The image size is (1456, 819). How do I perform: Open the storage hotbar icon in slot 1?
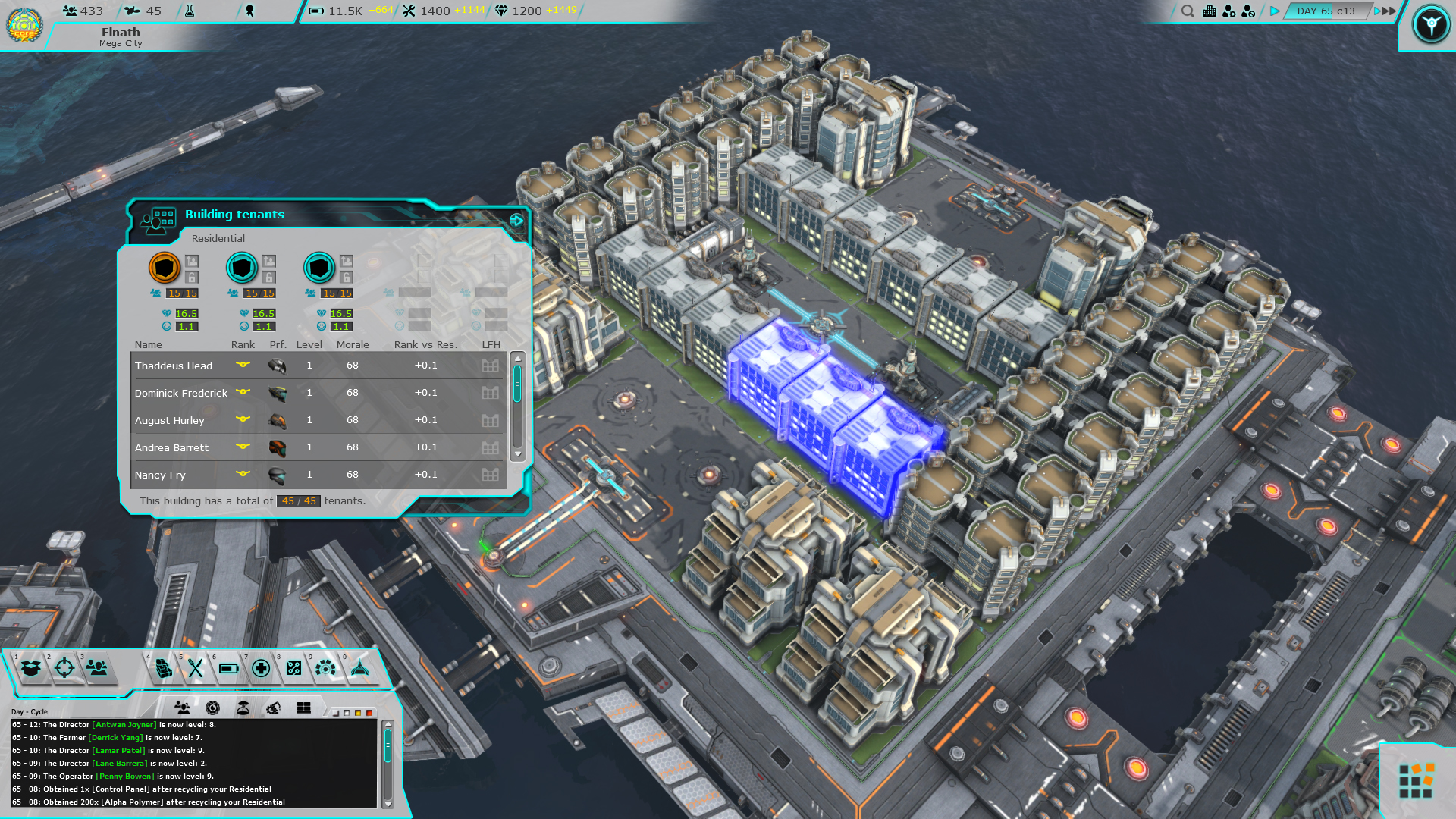(30, 670)
